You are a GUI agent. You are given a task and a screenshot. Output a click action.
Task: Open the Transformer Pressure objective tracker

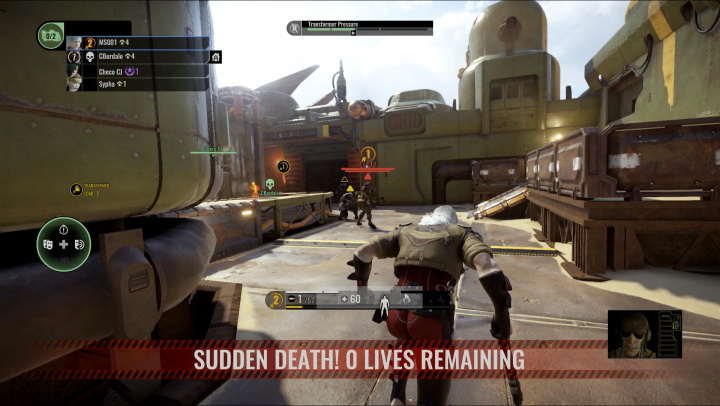360,27
